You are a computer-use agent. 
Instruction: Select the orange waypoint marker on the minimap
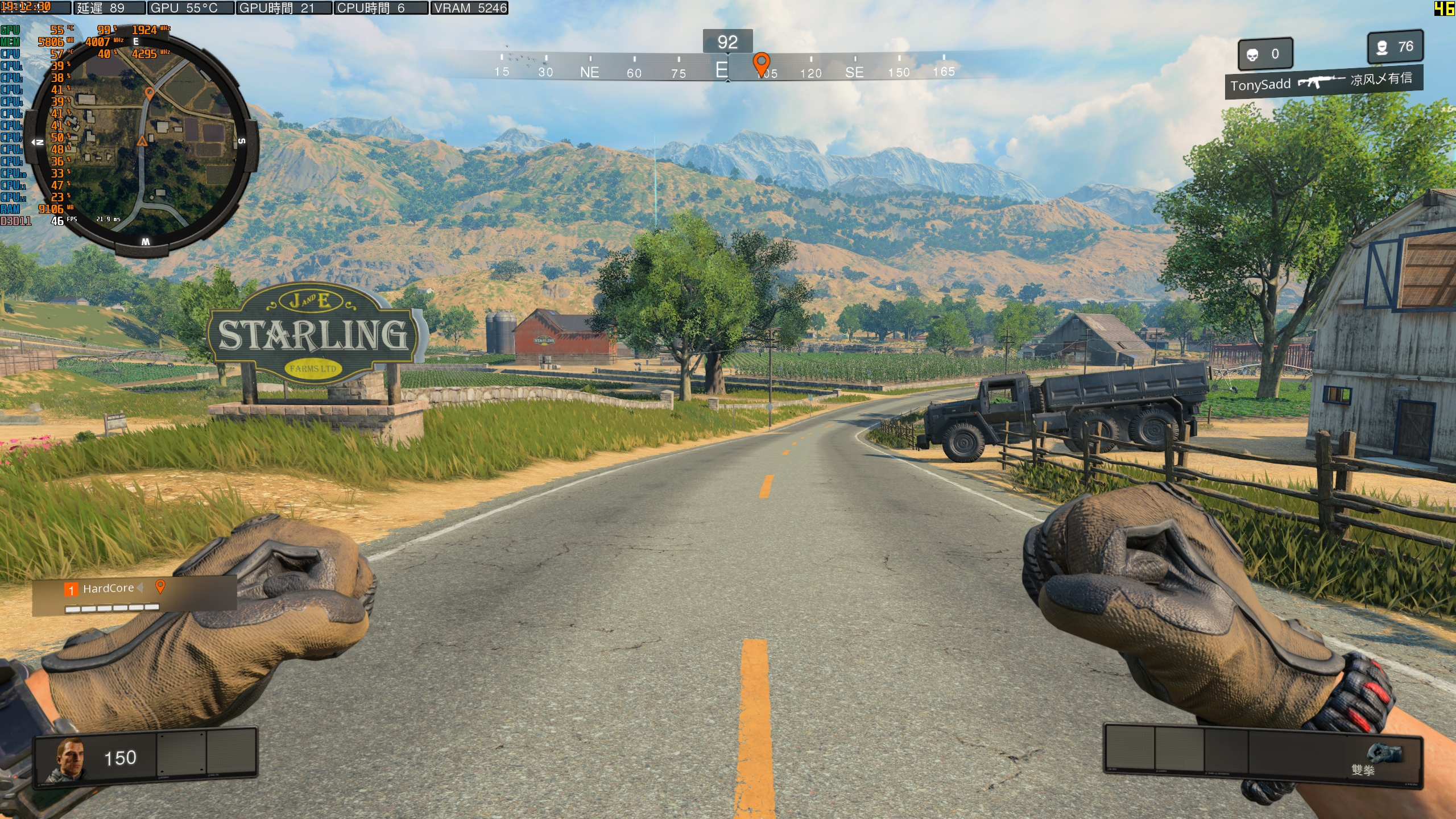click(x=150, y=93)
